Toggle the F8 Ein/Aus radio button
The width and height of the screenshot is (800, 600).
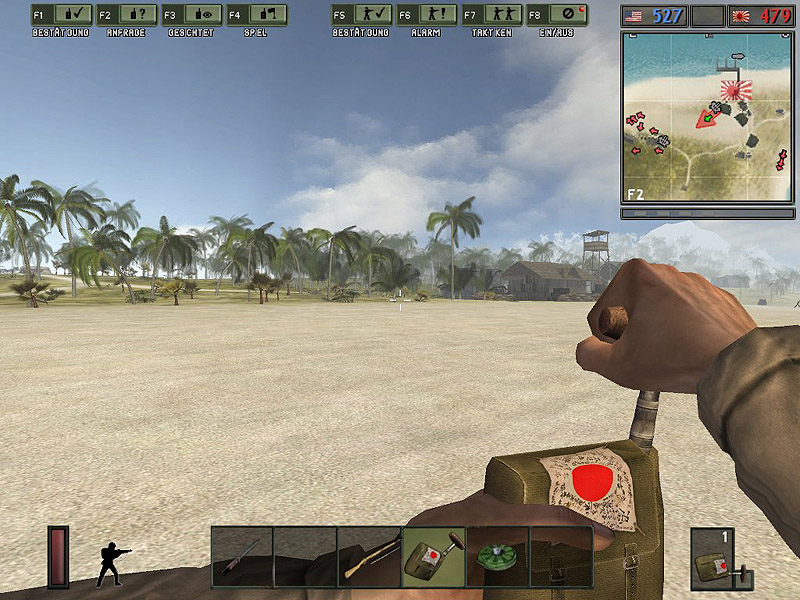pos(557,15)
